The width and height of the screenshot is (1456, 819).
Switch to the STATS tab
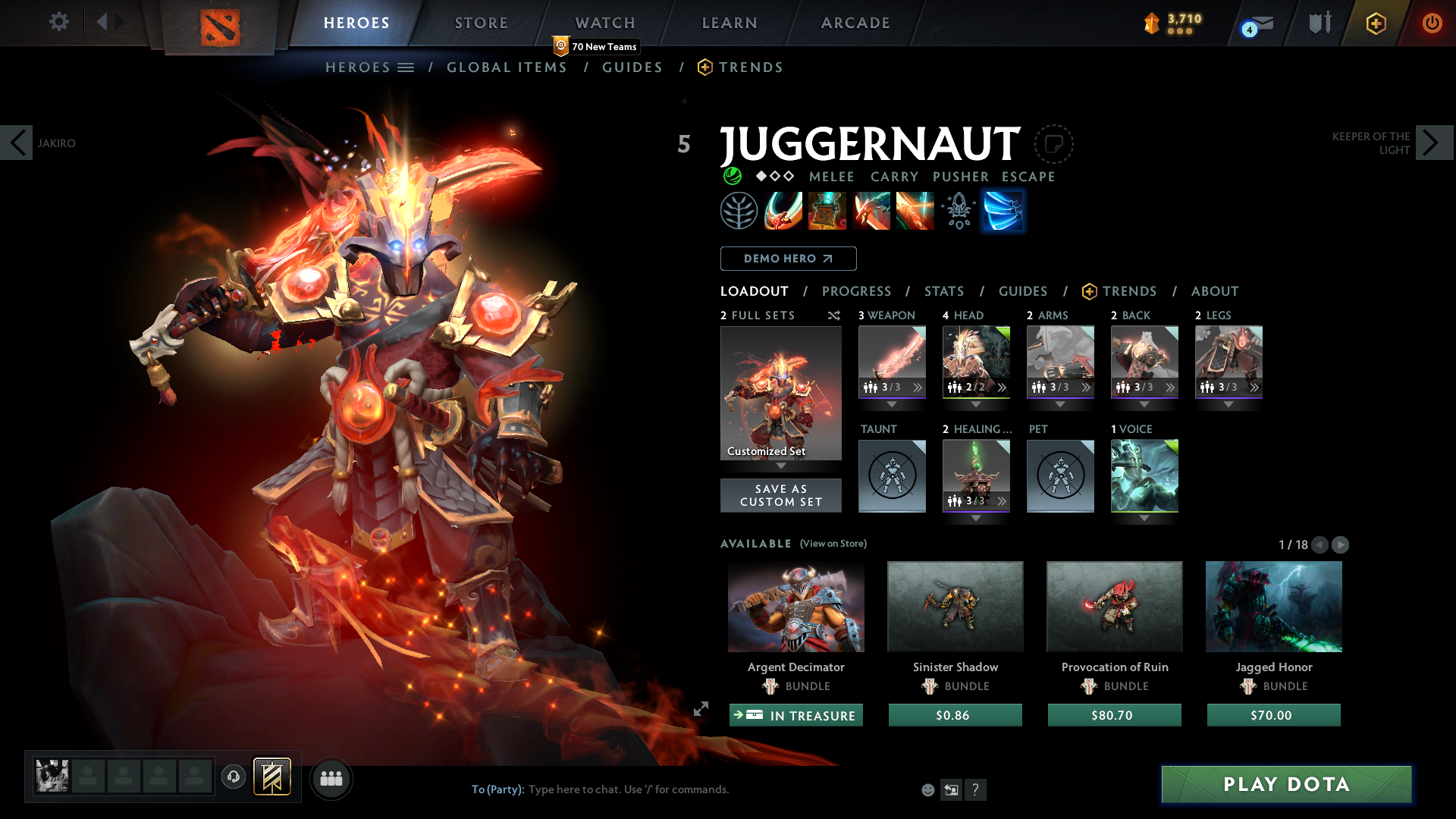point(943,291)
